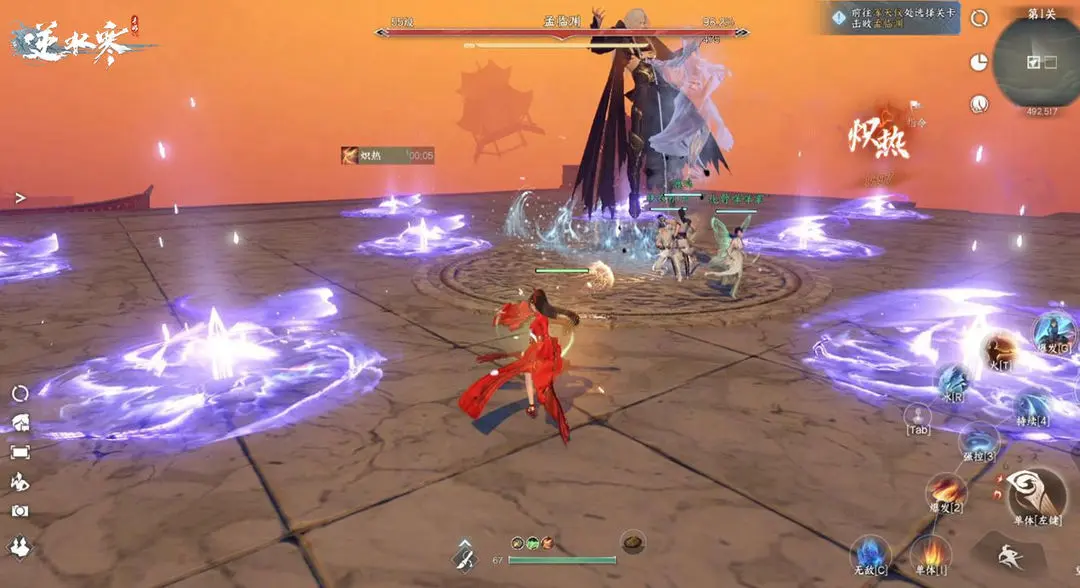Expand the left side panel arrow

20,198
